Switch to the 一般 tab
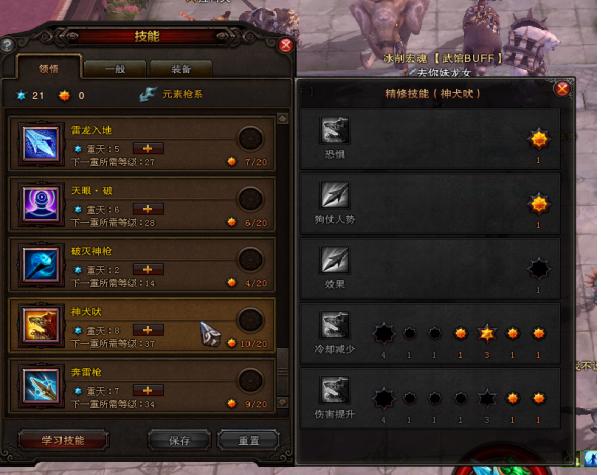The width and height of the screenshot is (601, 475). click(116, 69)
